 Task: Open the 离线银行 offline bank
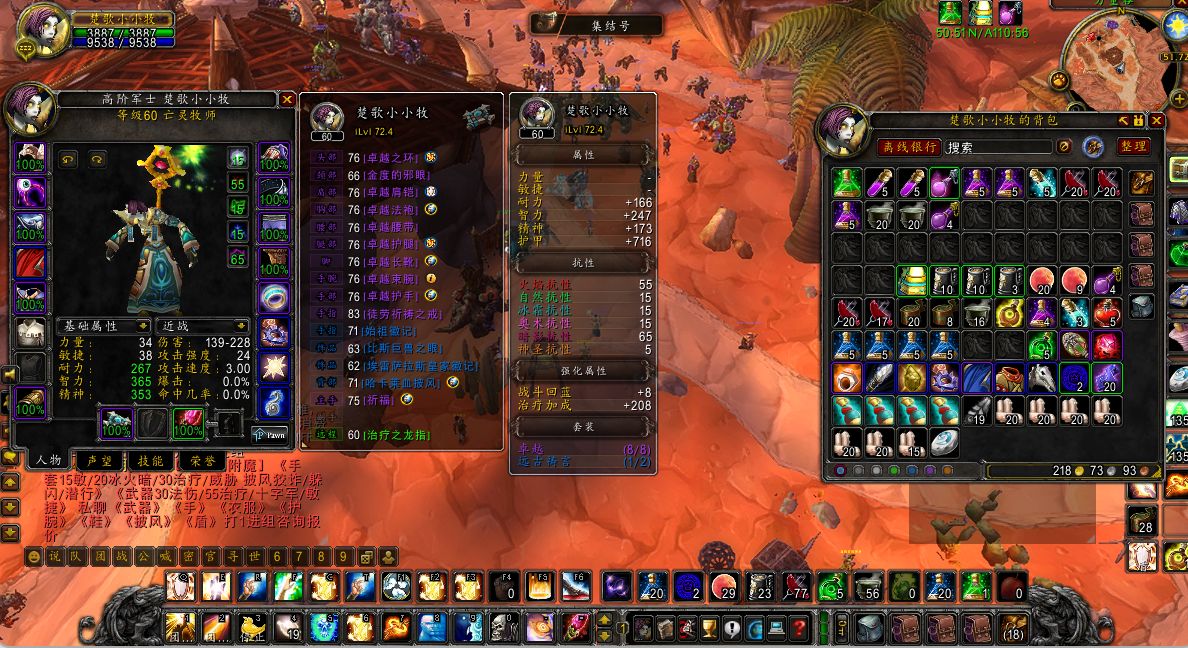[909, 147]
